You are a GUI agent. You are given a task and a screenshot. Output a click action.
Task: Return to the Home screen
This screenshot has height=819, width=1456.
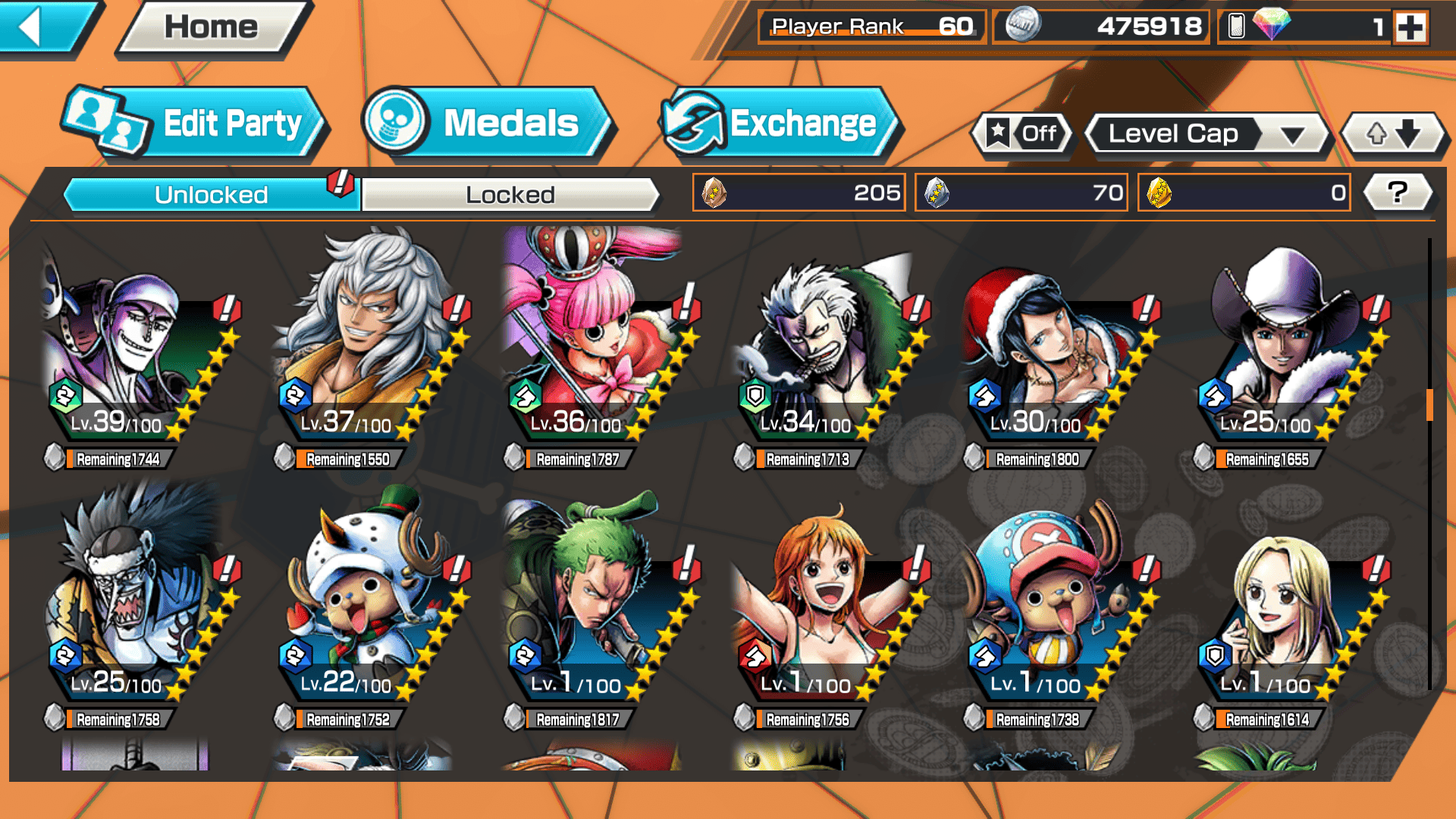211,28
